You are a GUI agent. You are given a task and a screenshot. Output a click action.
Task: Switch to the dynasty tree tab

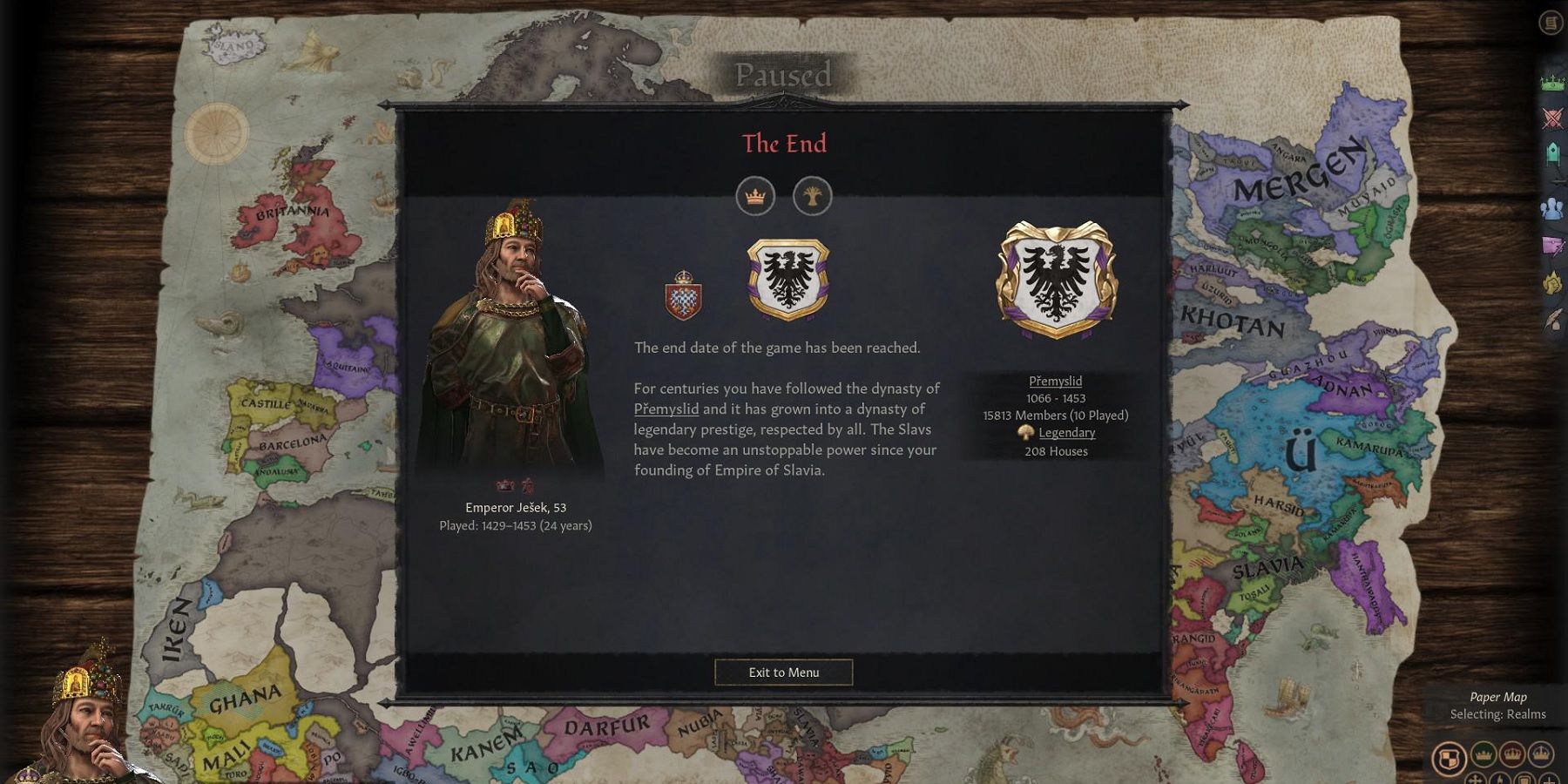pyautogui.click(x=814, y=196)
